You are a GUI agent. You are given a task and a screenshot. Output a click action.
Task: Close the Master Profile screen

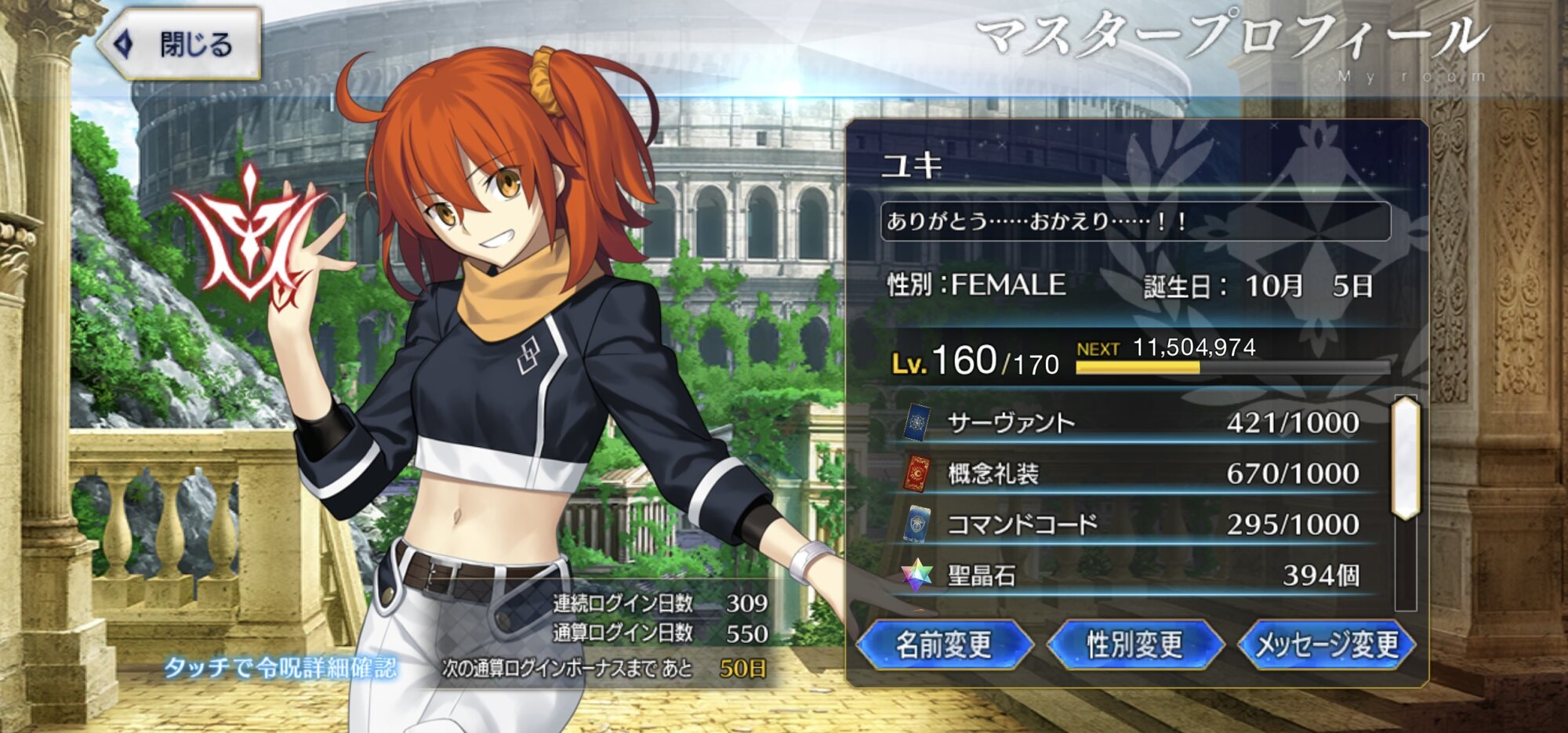tap(180, 45)
